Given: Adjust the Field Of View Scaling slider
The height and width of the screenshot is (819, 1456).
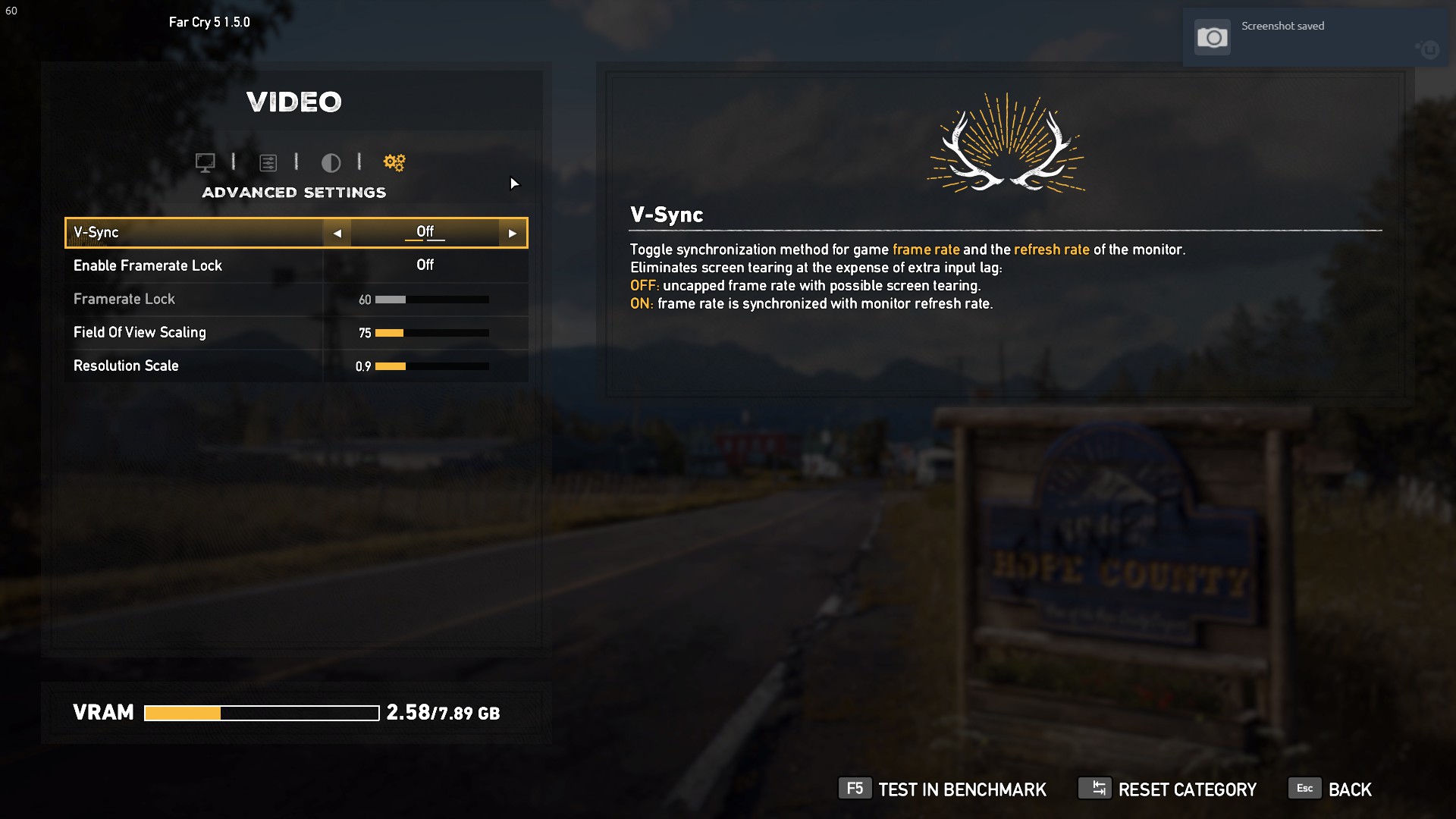Looking at the screenshot, I should tap(431, 333).
